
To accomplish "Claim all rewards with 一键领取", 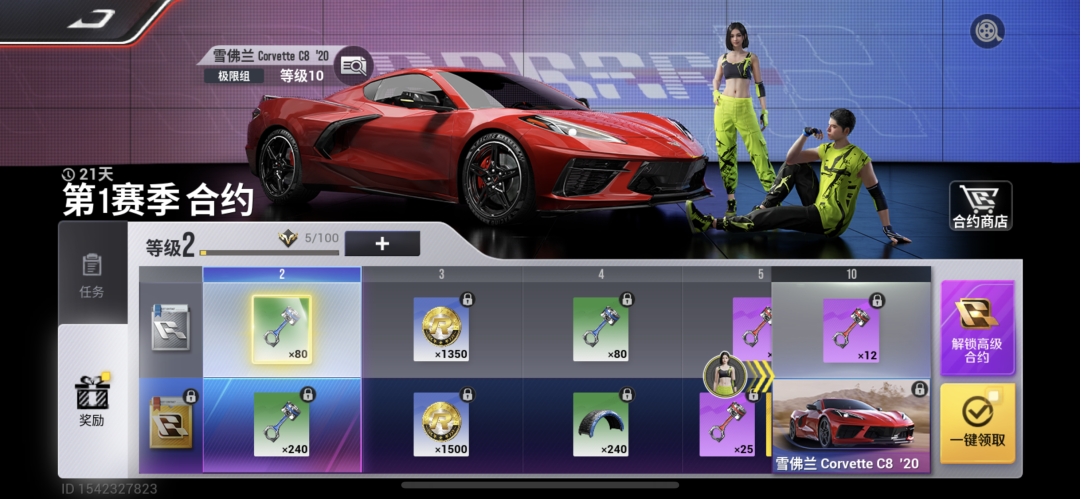I will [x=976, y=422].
